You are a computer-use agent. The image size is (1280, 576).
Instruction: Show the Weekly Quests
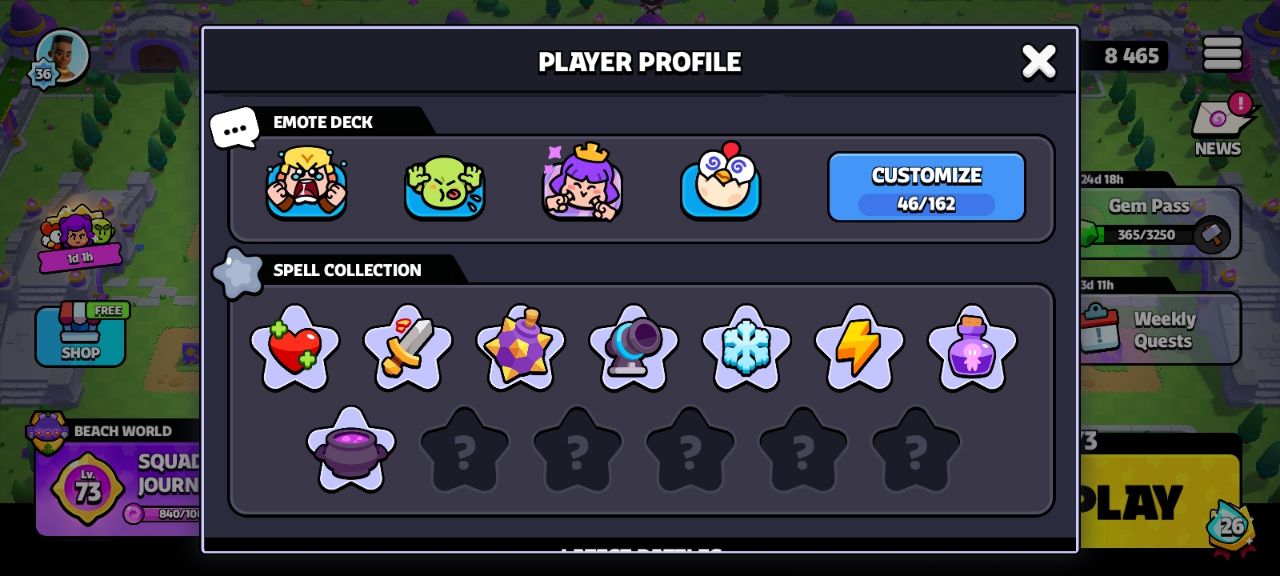click(x=1160, y=329)
